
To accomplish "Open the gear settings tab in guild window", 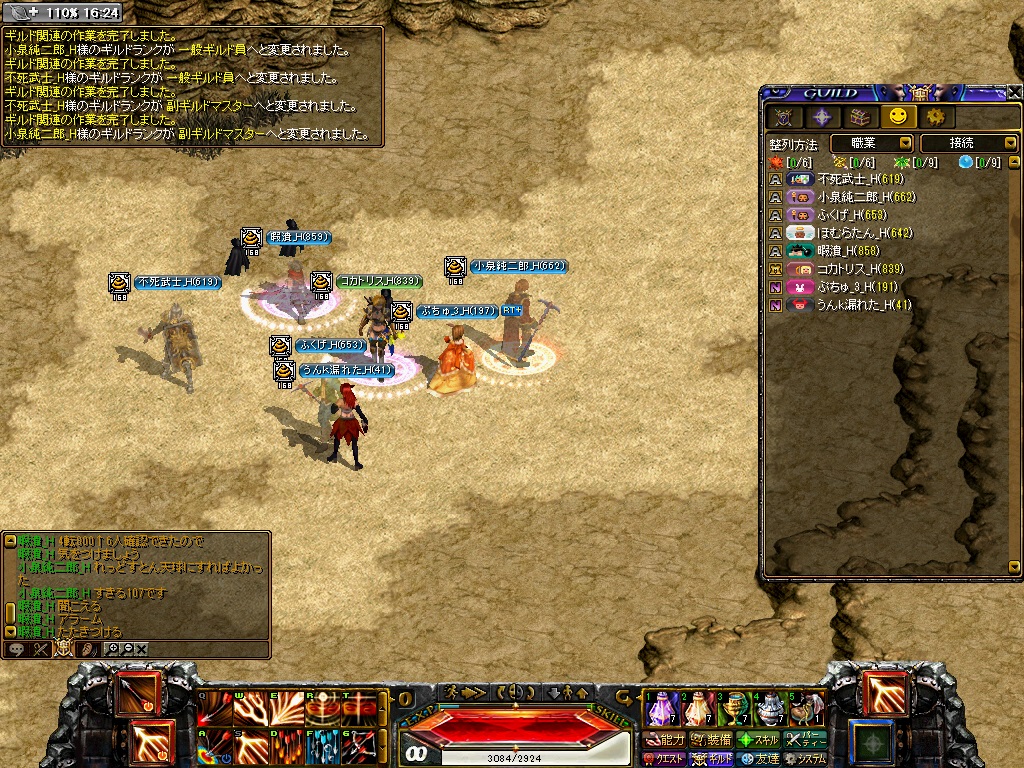I will (x=935, y=117).
